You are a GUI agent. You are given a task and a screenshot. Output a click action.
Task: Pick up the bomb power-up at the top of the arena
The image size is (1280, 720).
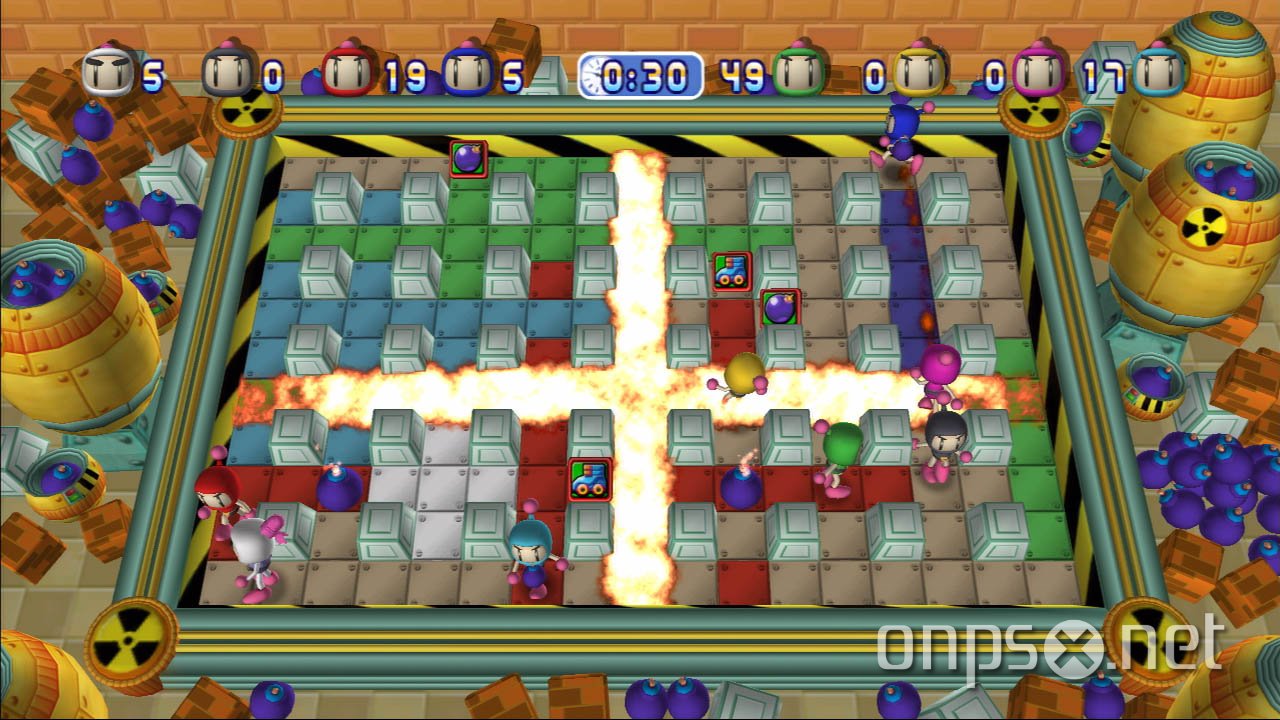click(x=466, y=156)
